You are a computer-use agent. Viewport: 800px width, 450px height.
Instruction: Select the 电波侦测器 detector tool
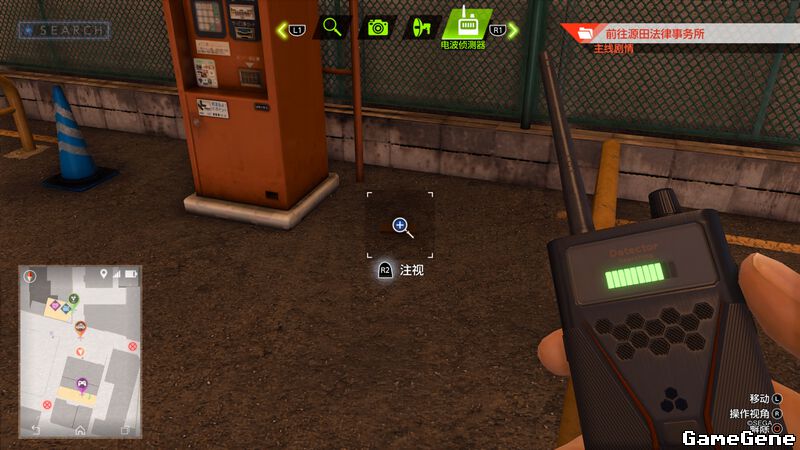(468, 24)
